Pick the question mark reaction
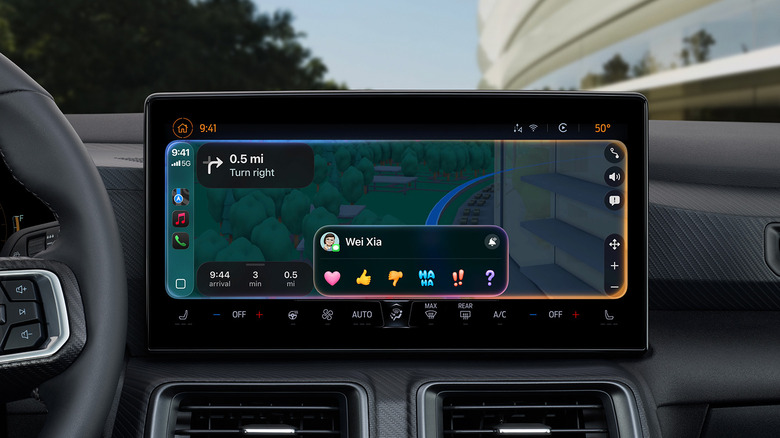This screenshot has height=438, width=780. tap(489, 278)
